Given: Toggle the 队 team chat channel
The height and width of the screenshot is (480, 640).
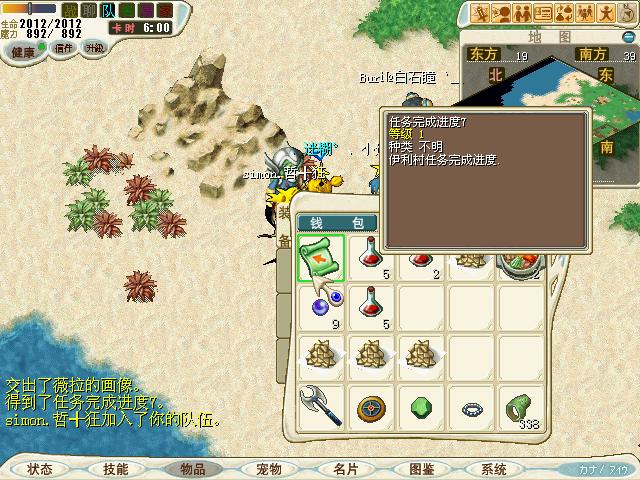Looking at the screenshot, I should click(108, 11).
